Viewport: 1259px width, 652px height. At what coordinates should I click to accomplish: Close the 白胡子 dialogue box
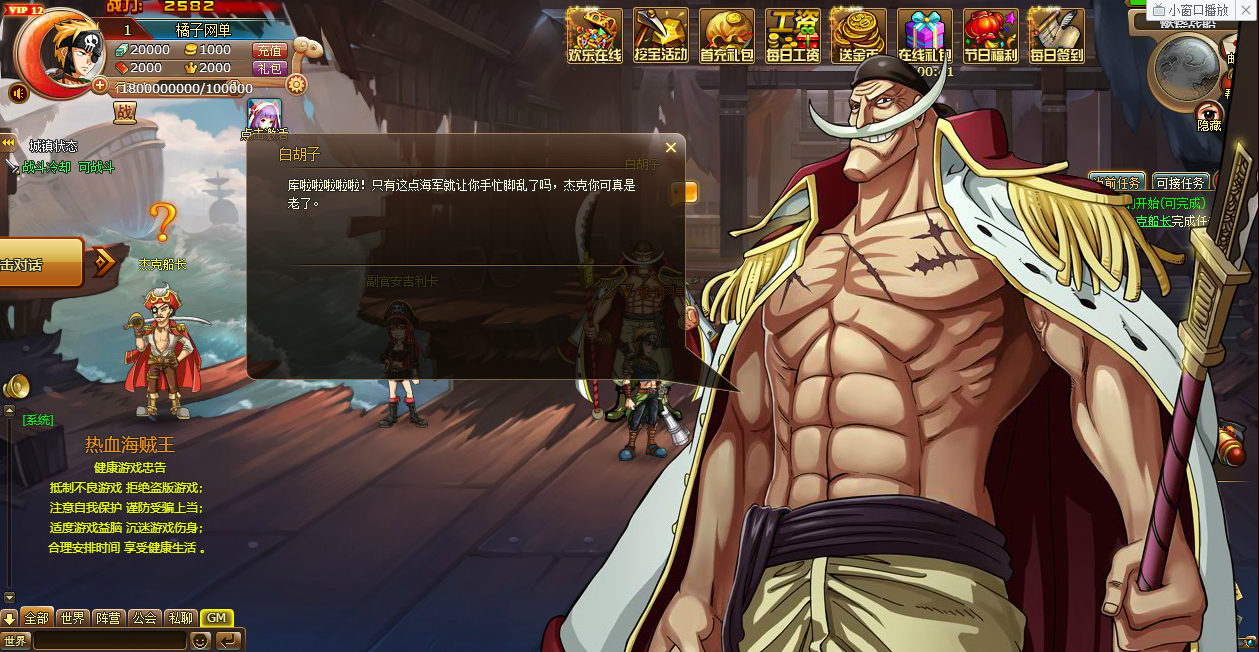tap(671, 148)
